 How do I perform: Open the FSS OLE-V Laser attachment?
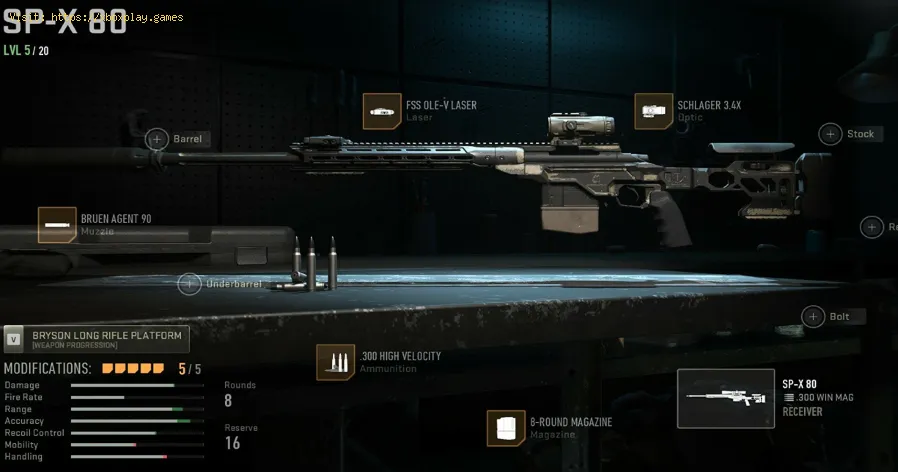coord(382,111)
